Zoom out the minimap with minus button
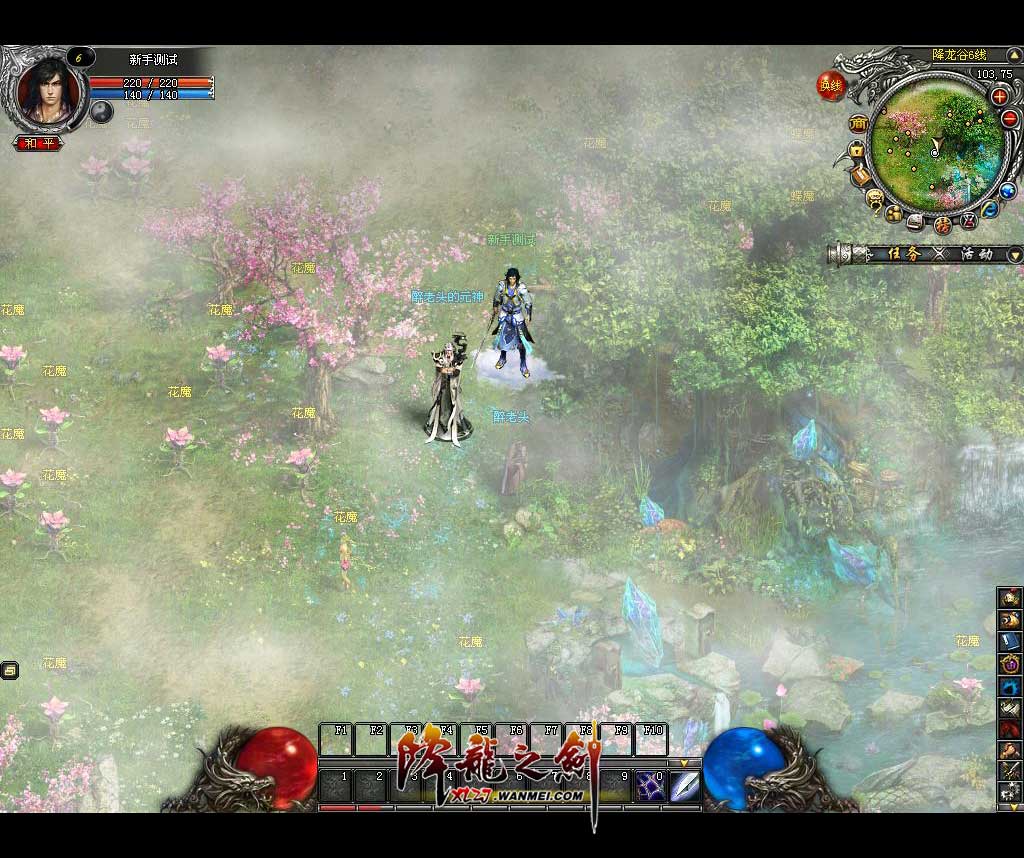1024x858 pixels. point(1009,118)
